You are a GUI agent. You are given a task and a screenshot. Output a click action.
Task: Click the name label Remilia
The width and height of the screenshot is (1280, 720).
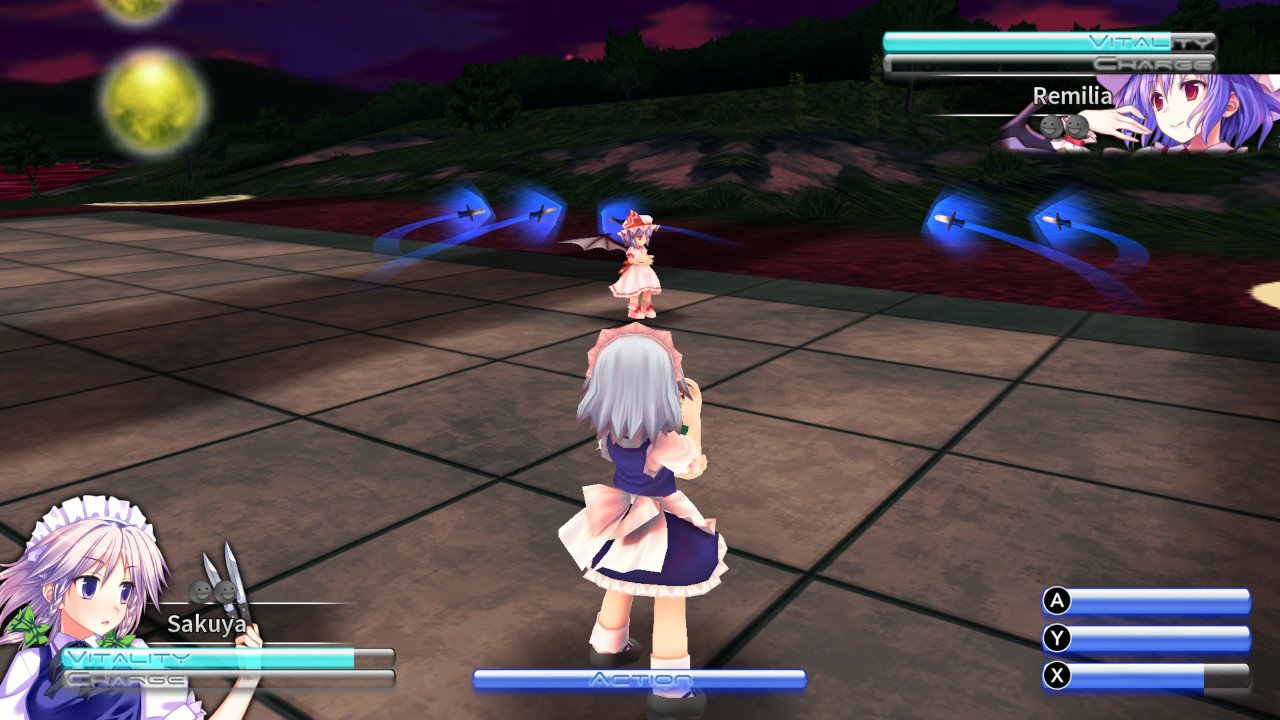click(1071, 95)
